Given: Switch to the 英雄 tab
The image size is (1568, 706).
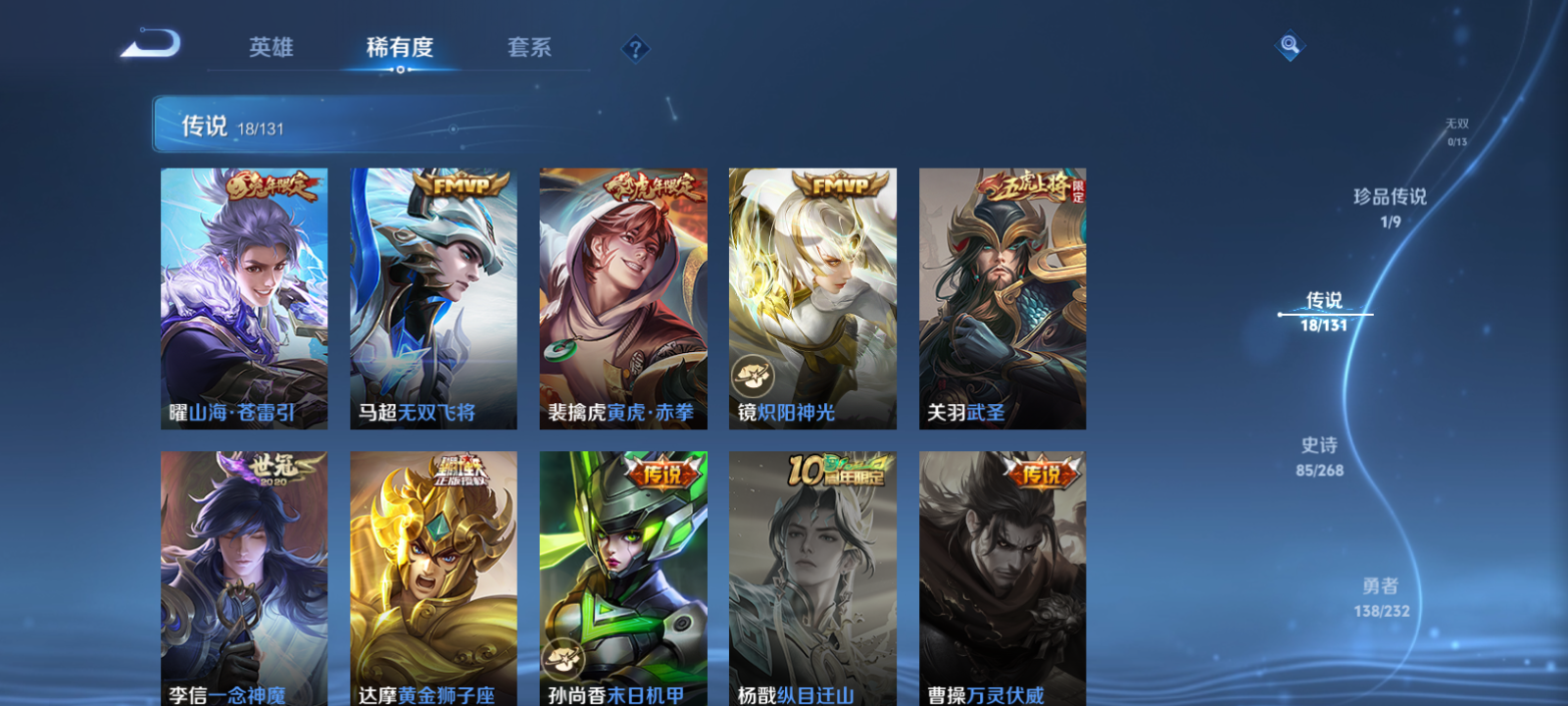Looking at the screenshot, I should [x=273, y=47].
